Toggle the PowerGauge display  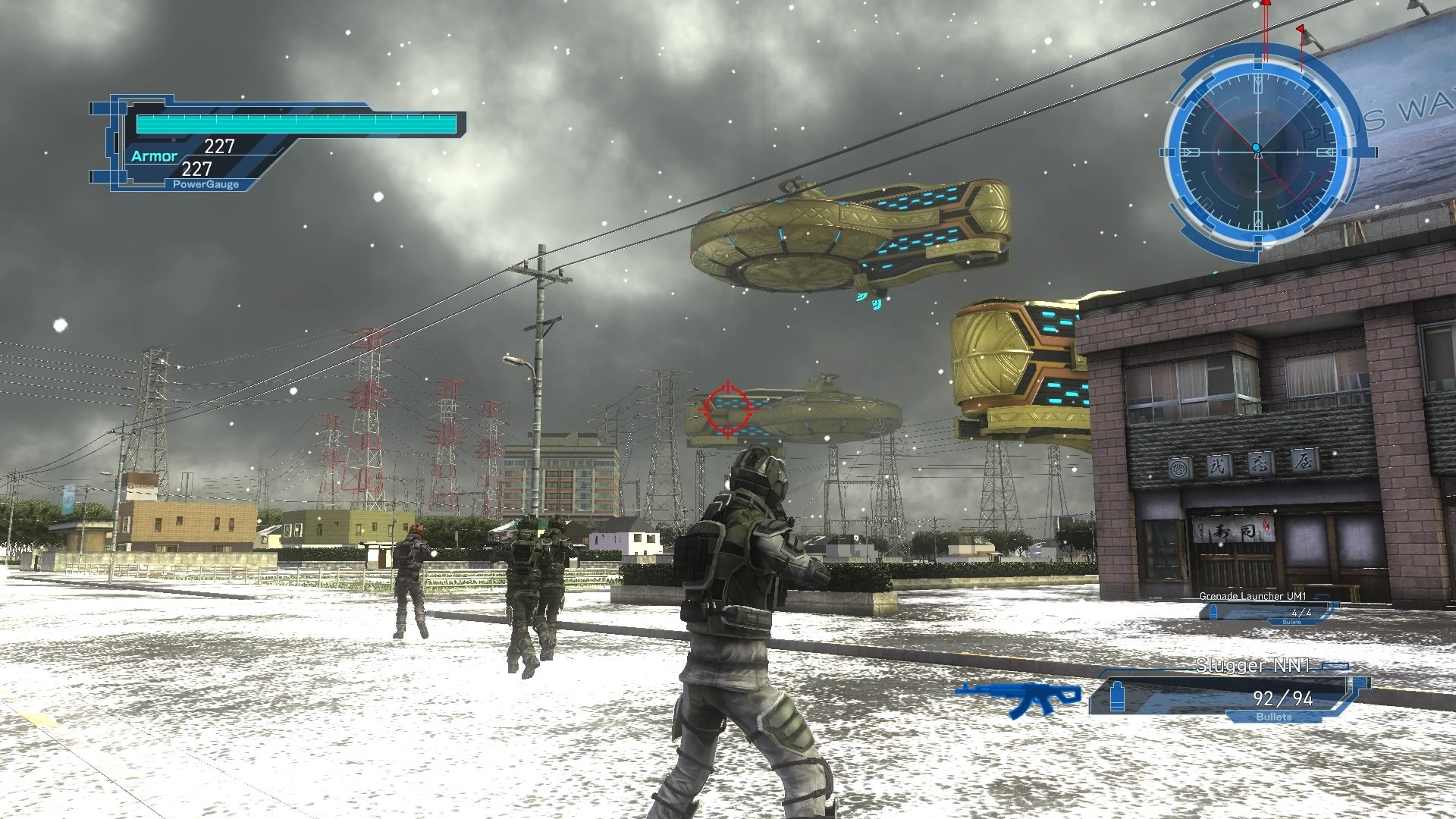click(x=205, y=184)
